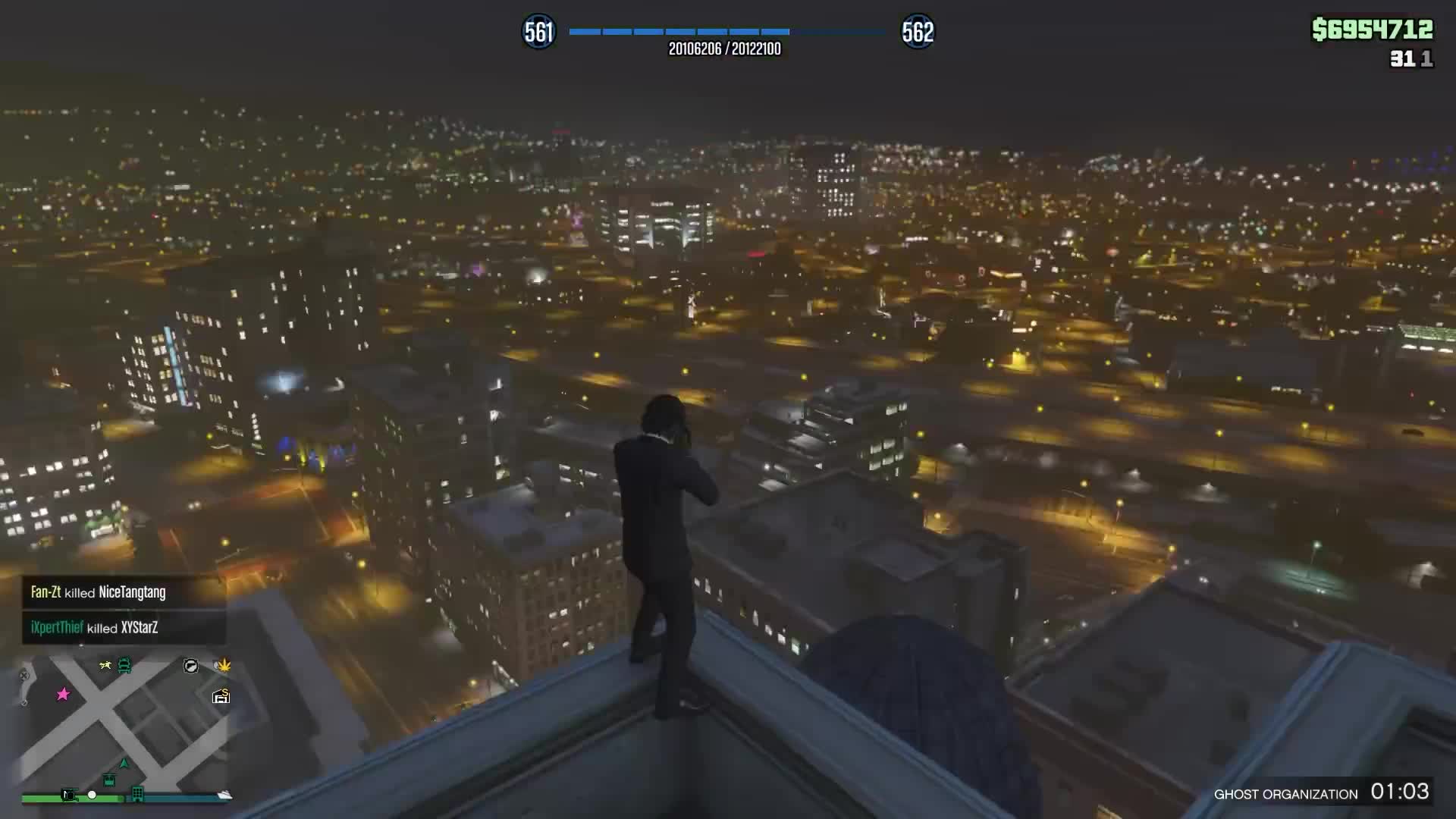1456x819 pixels.
Task: Click the rank 562 level badge
Action: click(918, 32)
